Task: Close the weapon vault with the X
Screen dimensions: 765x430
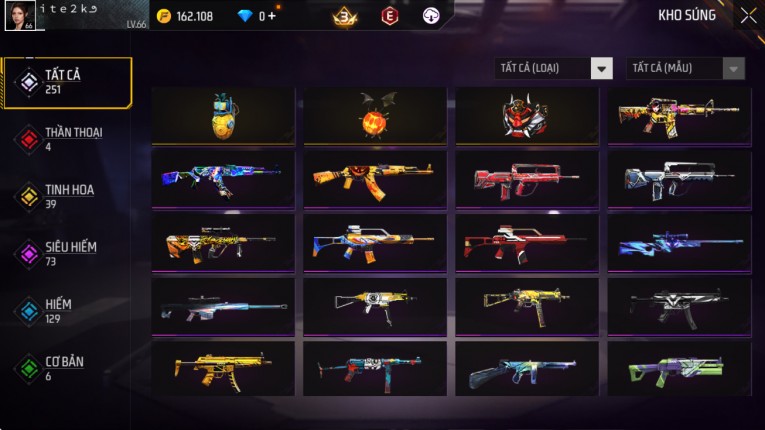Action: tap(748, 16)
